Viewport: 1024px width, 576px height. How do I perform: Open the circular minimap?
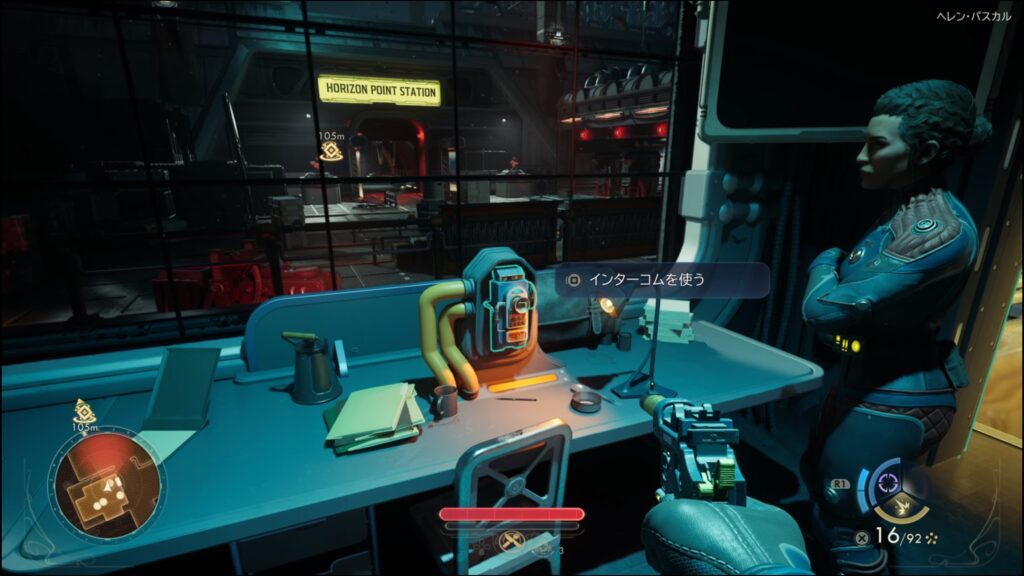pos(107,485)
